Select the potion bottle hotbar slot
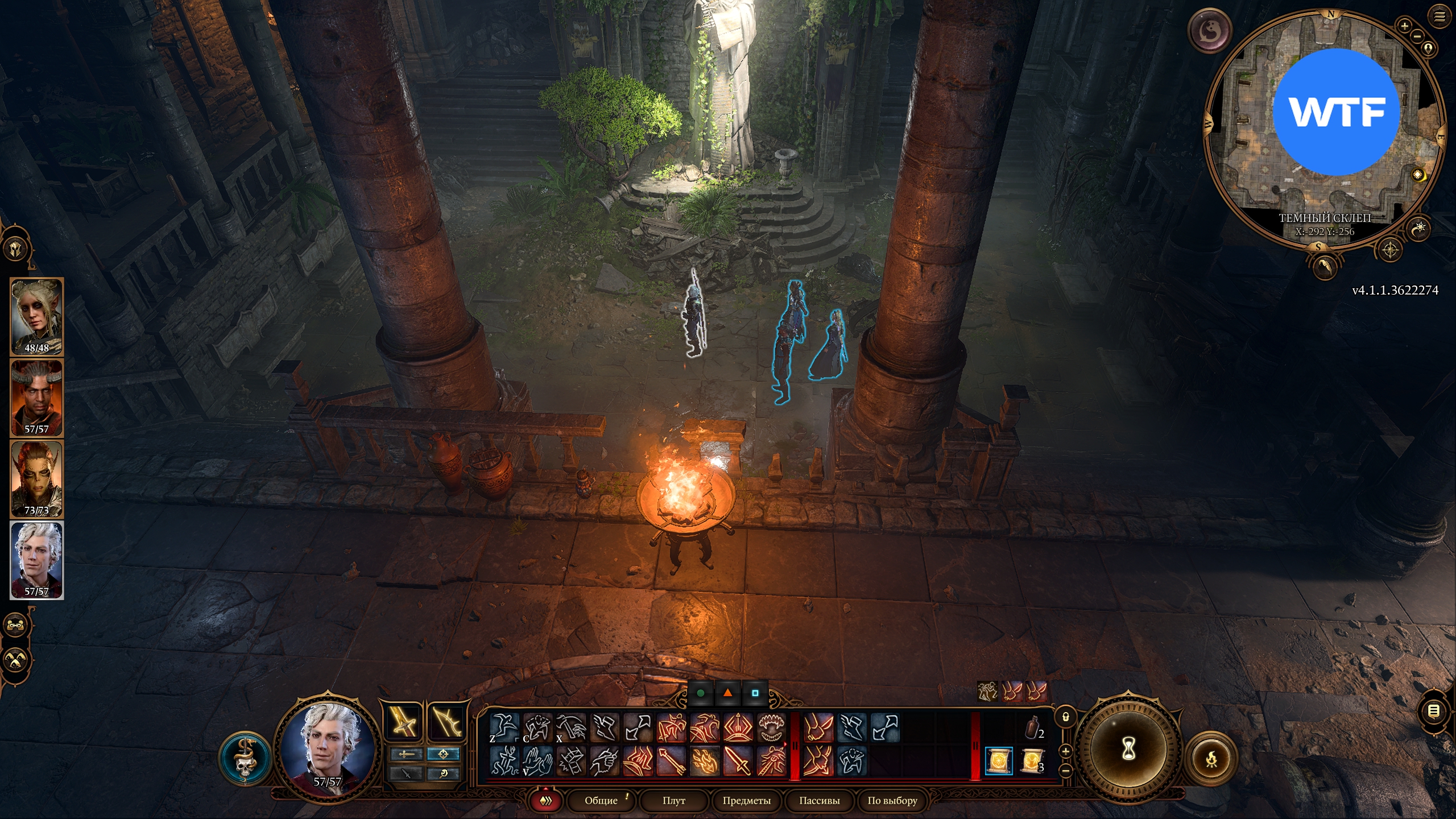The image size is (1456, 819). 1032,728
